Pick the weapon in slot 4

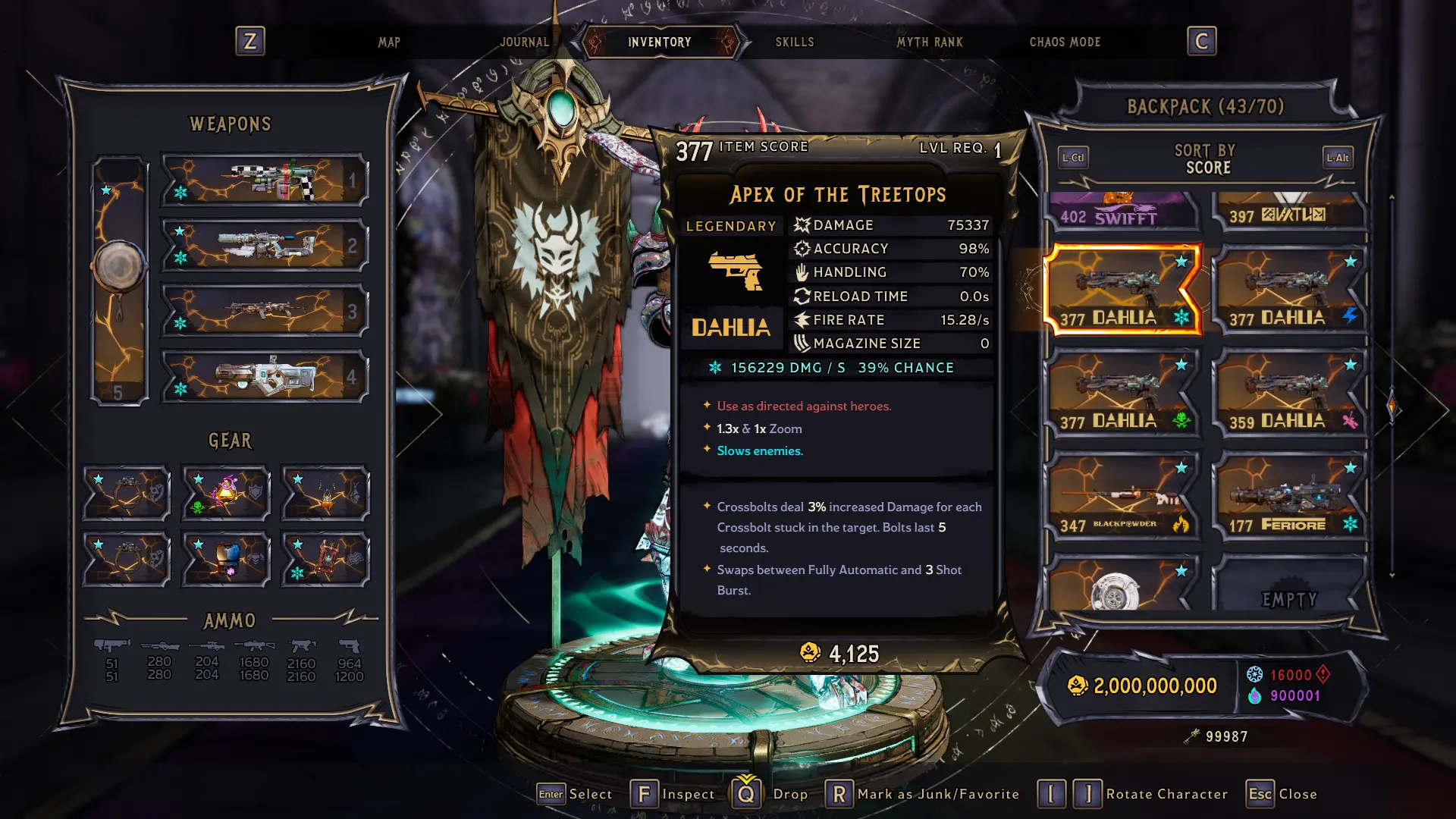[x=265, y=376]
